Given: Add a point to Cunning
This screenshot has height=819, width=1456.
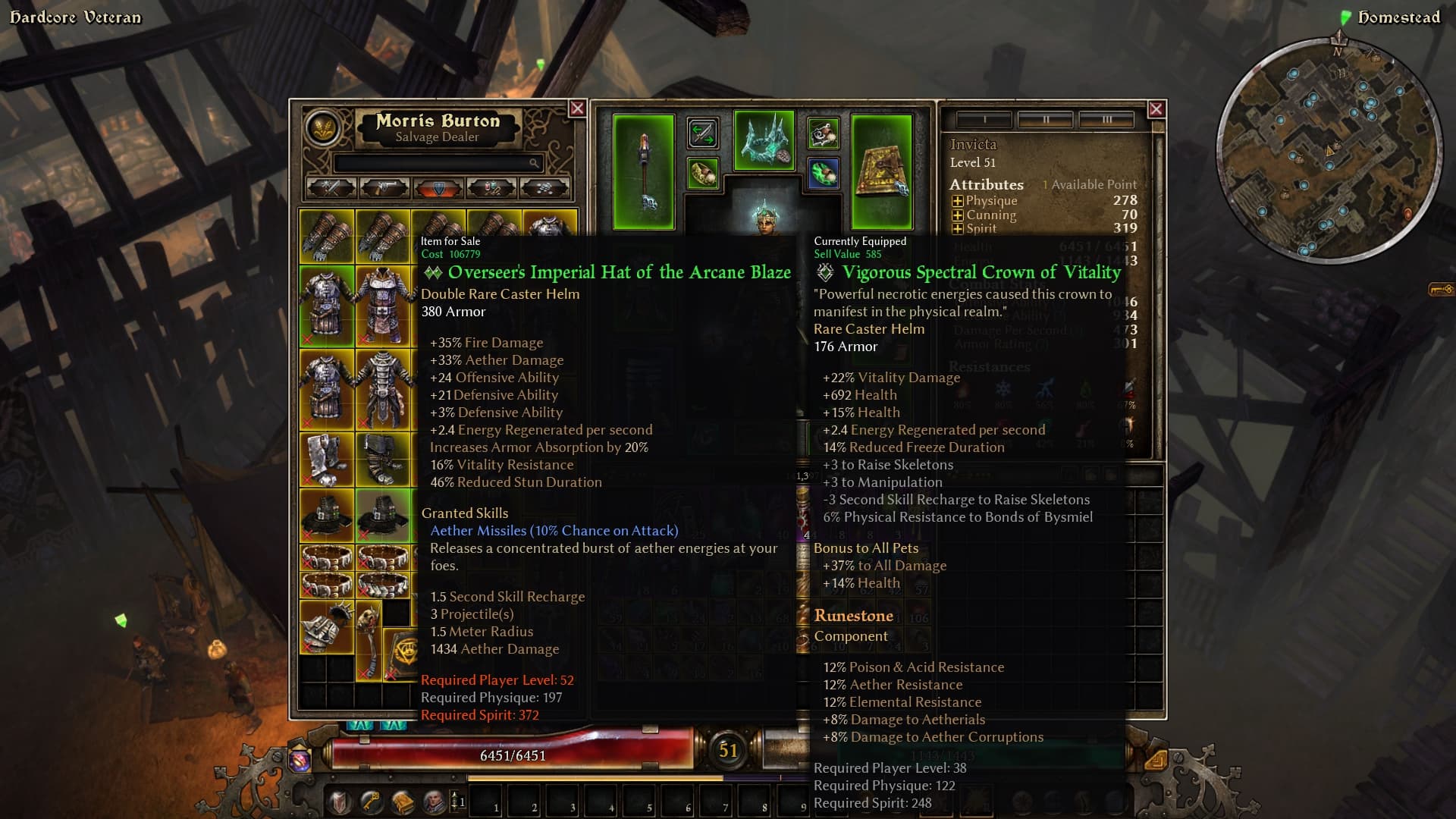Looking at the screenshot, I should (957, 215).
